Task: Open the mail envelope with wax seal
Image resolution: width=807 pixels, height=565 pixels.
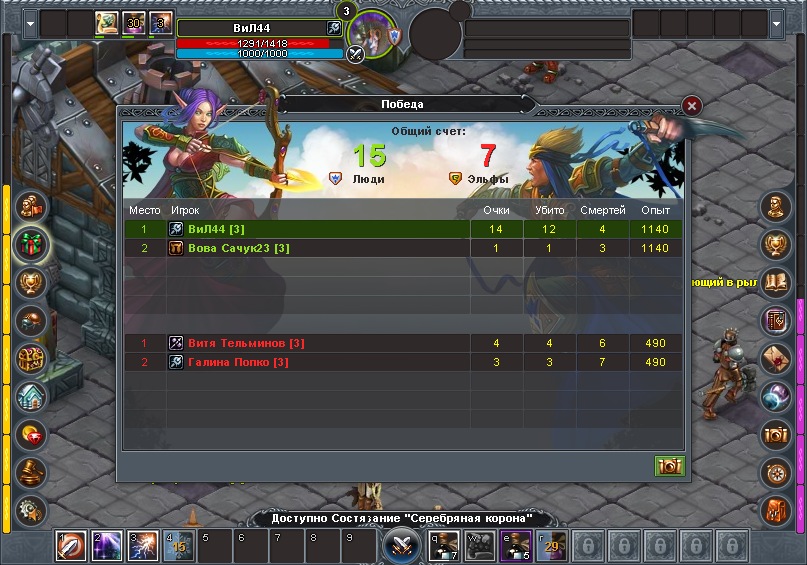Action: [x=776, y=358]
